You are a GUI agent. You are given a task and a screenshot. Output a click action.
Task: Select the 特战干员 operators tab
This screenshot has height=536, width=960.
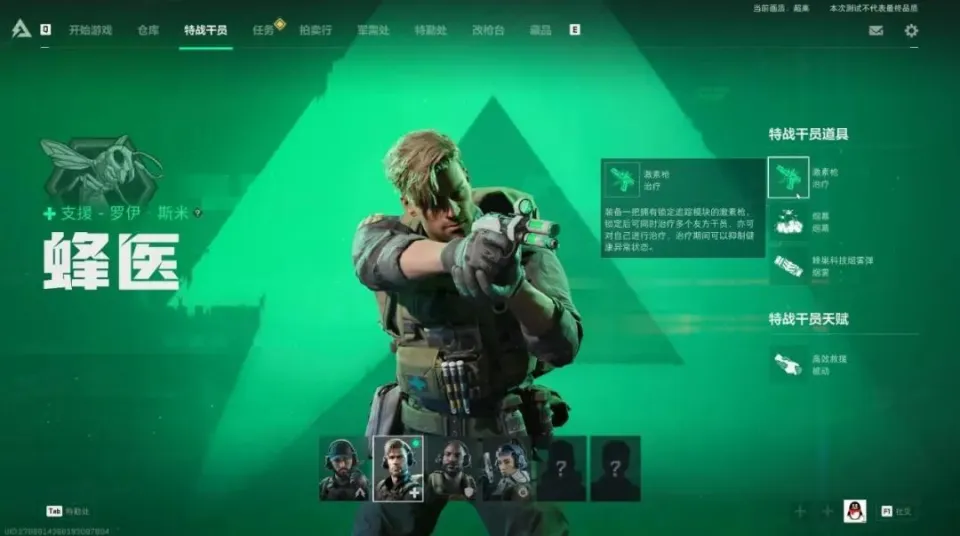(205, 30)
